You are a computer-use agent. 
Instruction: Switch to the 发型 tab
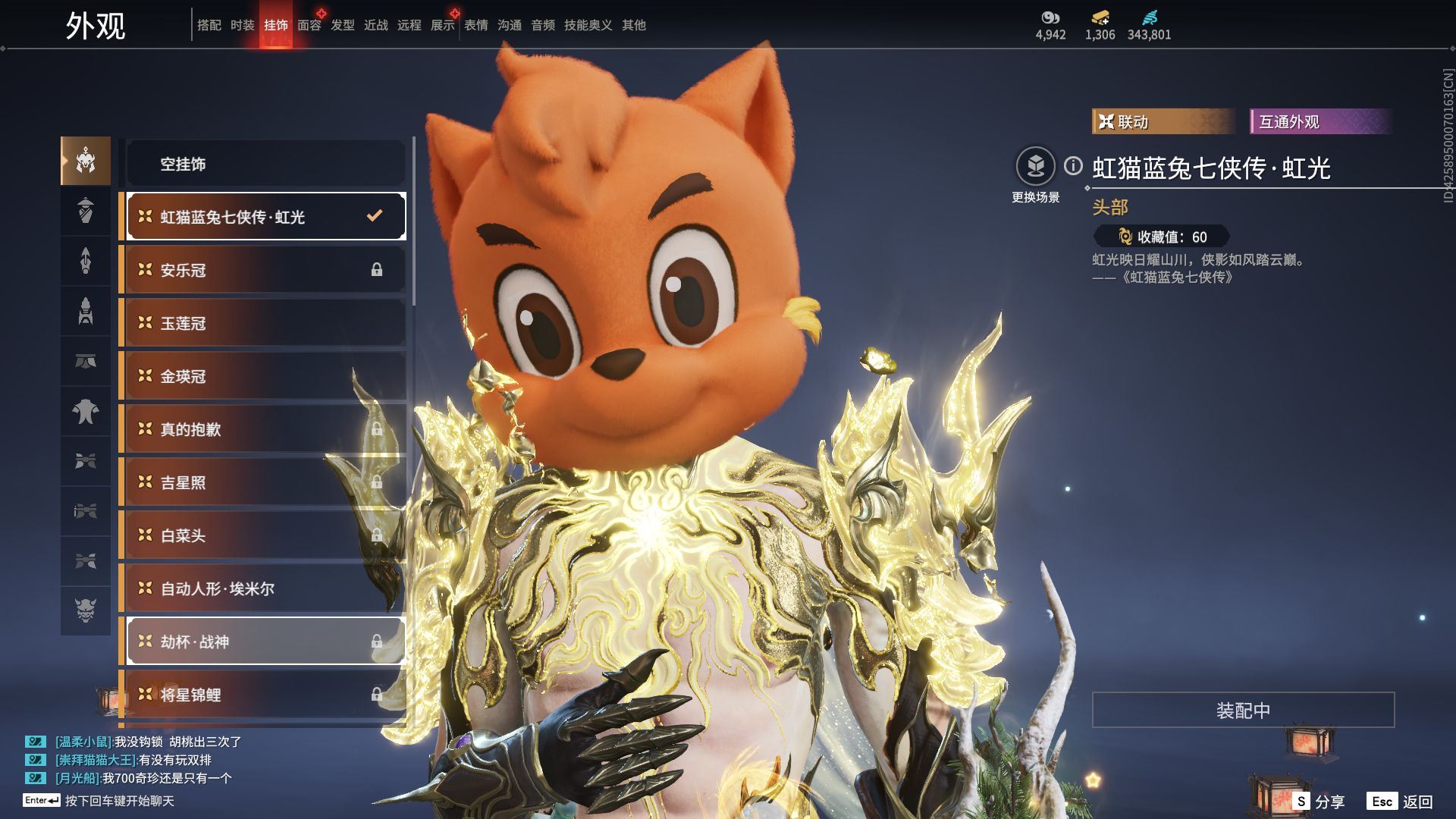point(342,25)
